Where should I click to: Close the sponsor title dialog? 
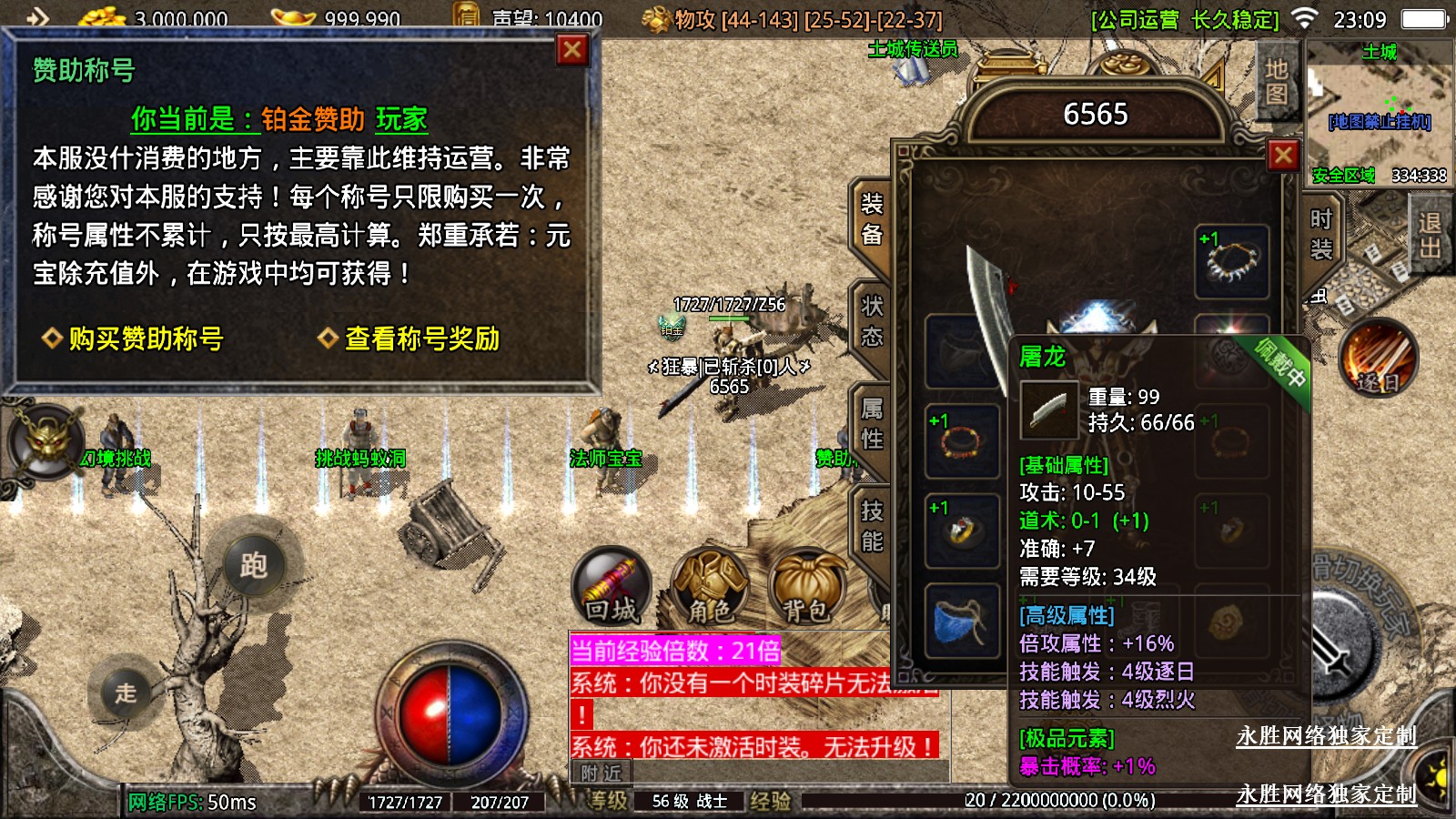(x=572, y=50)
